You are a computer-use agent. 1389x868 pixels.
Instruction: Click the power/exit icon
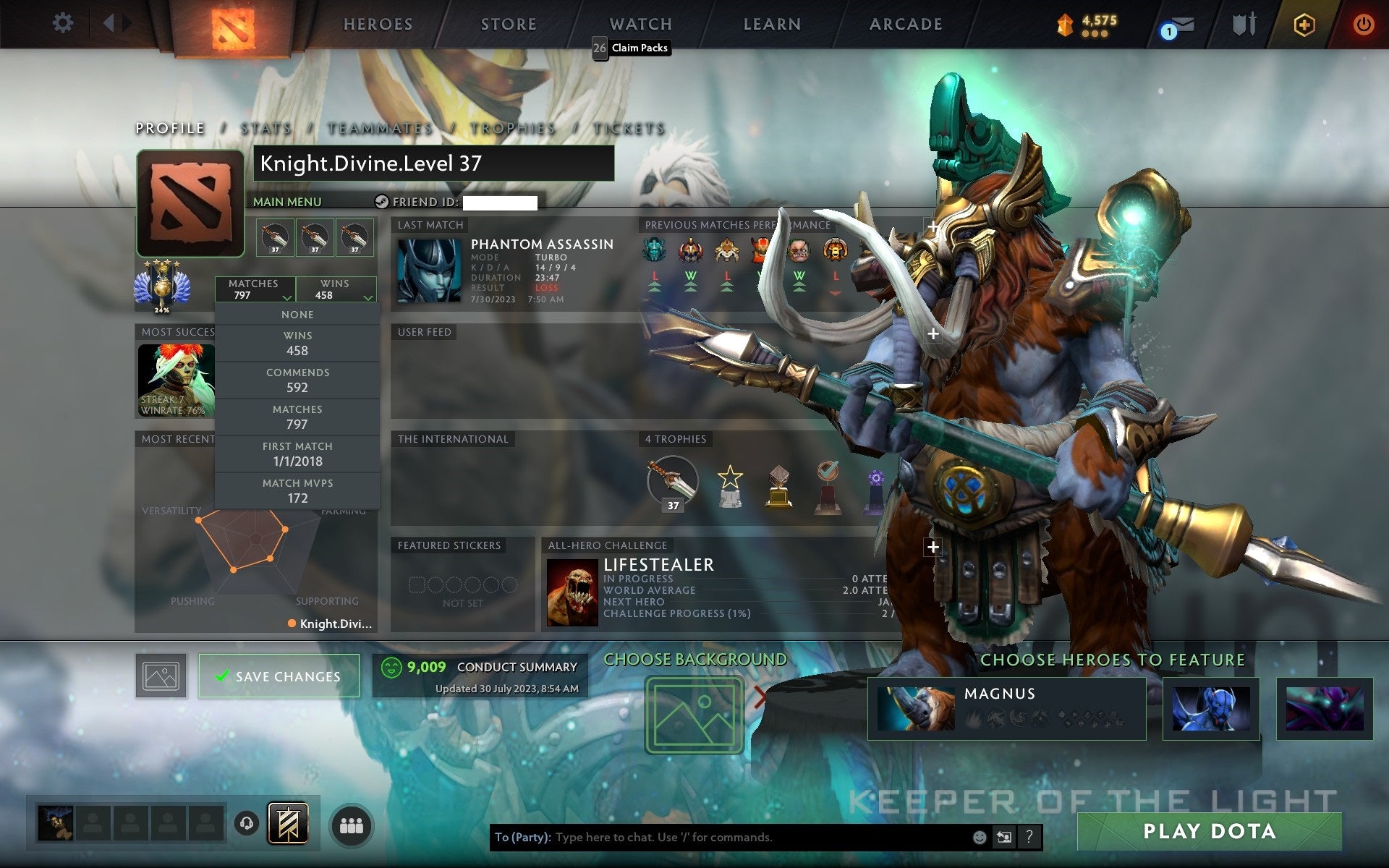(1363, 24)
